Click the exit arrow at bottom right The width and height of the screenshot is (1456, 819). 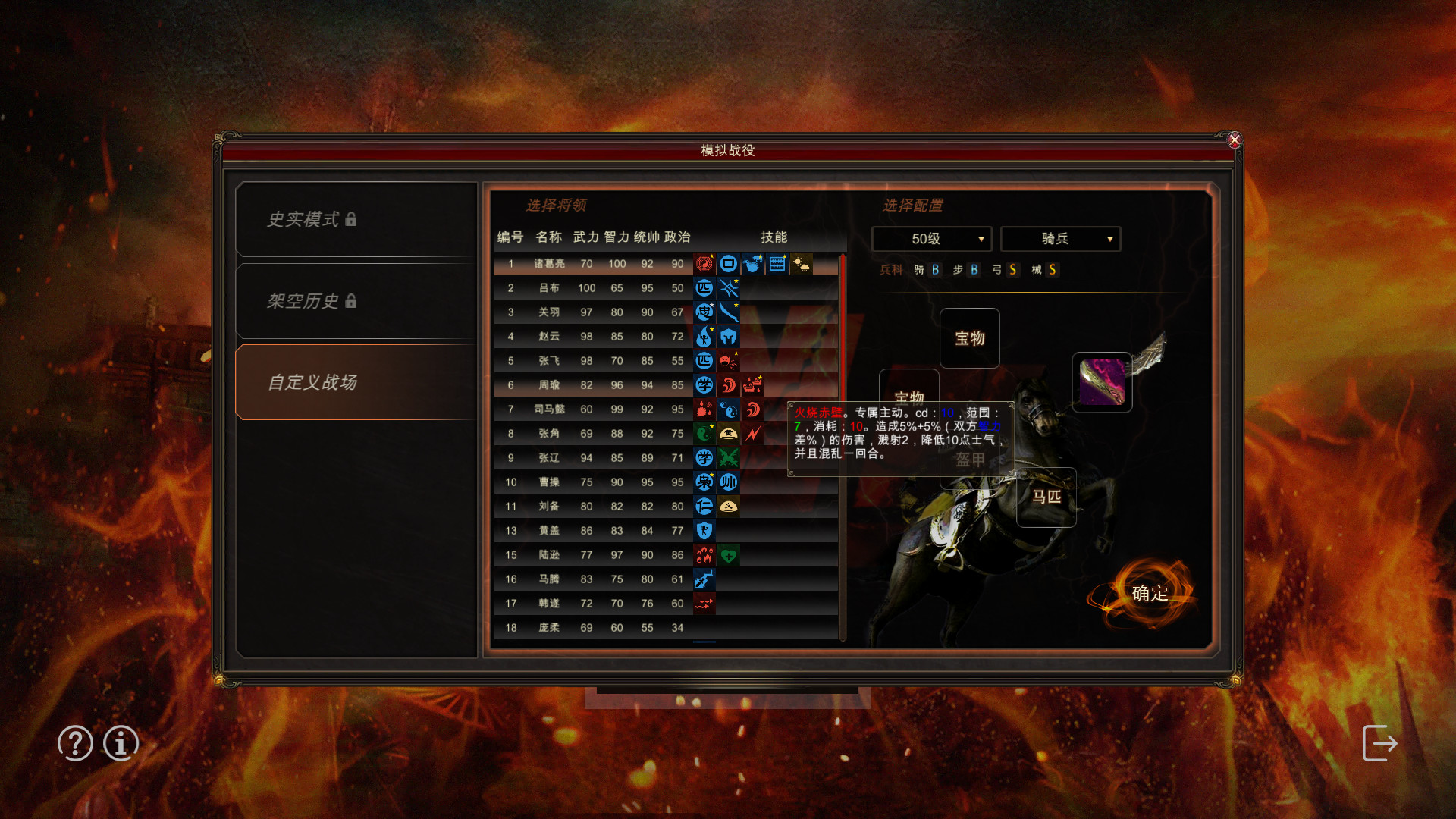pos(1380,744)
